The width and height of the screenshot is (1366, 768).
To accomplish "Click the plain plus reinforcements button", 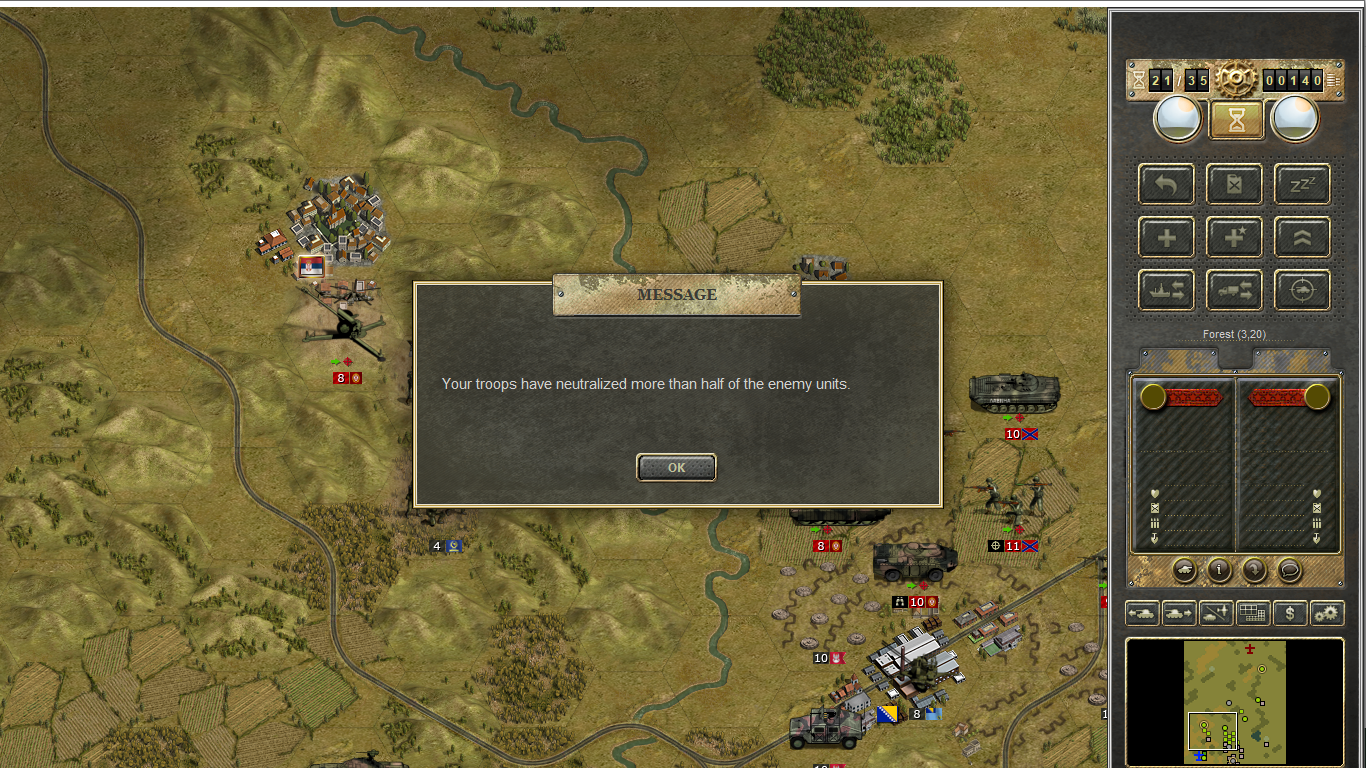I will tap(1166, 238).
